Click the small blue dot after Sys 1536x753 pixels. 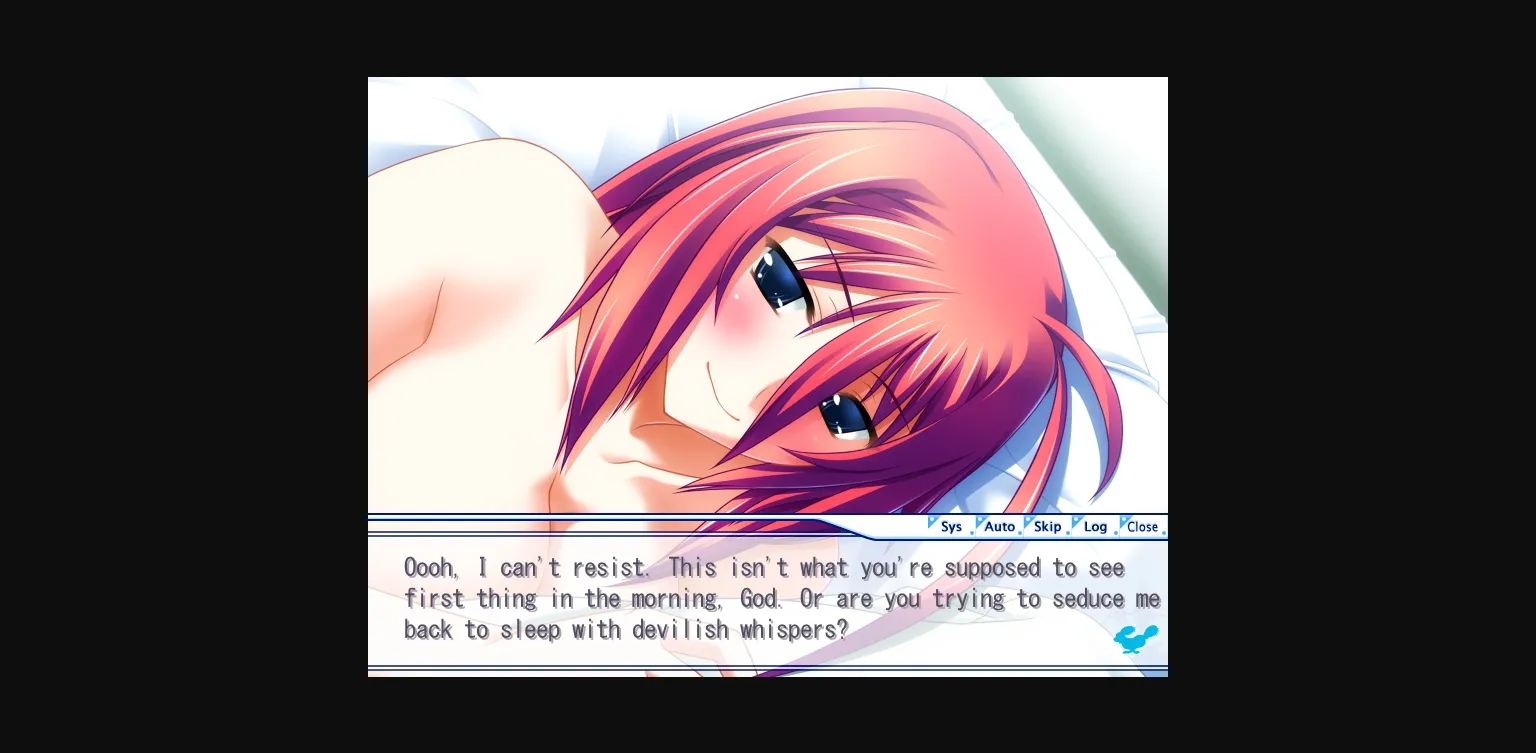(x=972, y=532)
